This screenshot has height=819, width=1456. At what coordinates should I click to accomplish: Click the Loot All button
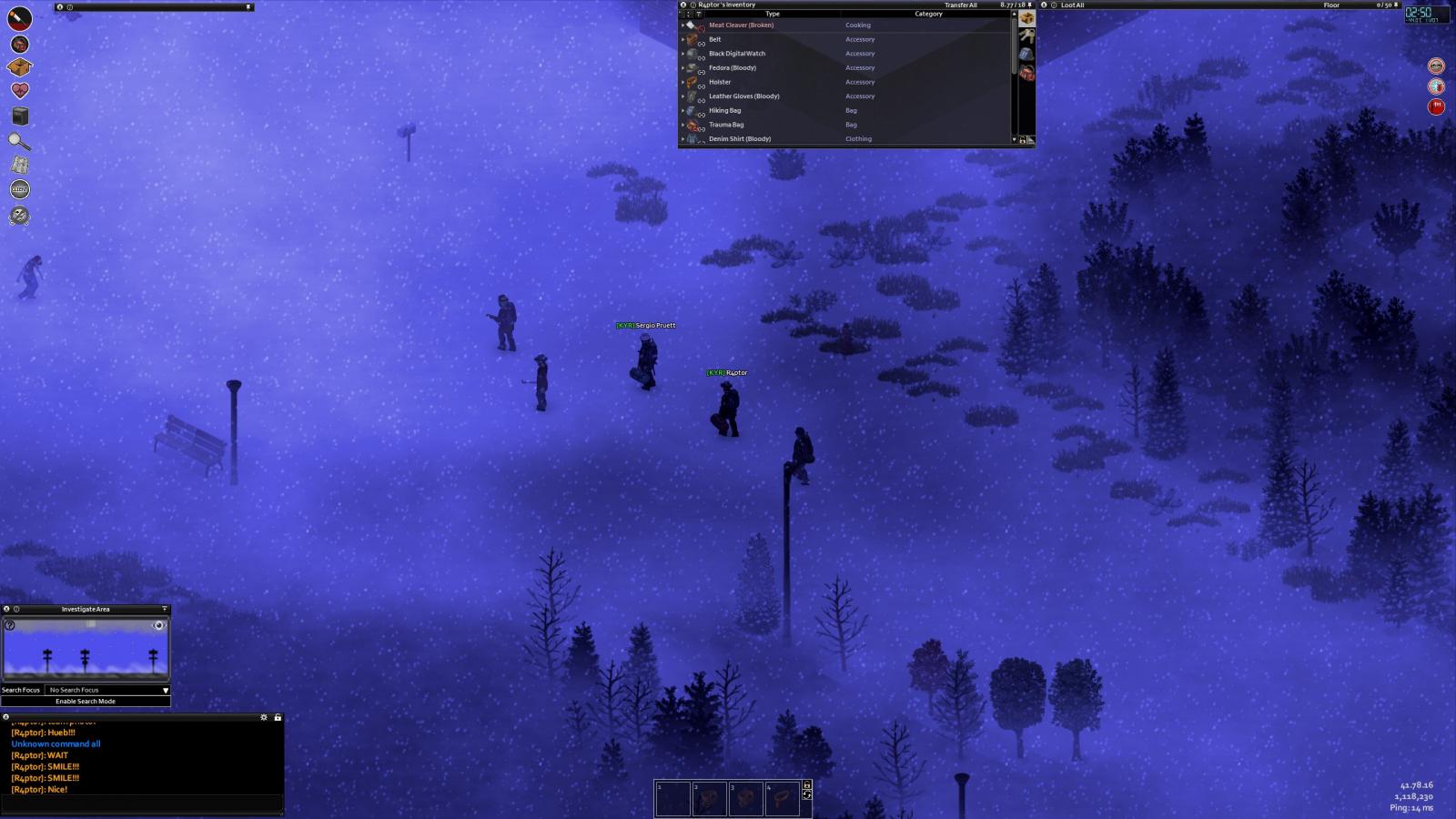[x=1072, y=5]
